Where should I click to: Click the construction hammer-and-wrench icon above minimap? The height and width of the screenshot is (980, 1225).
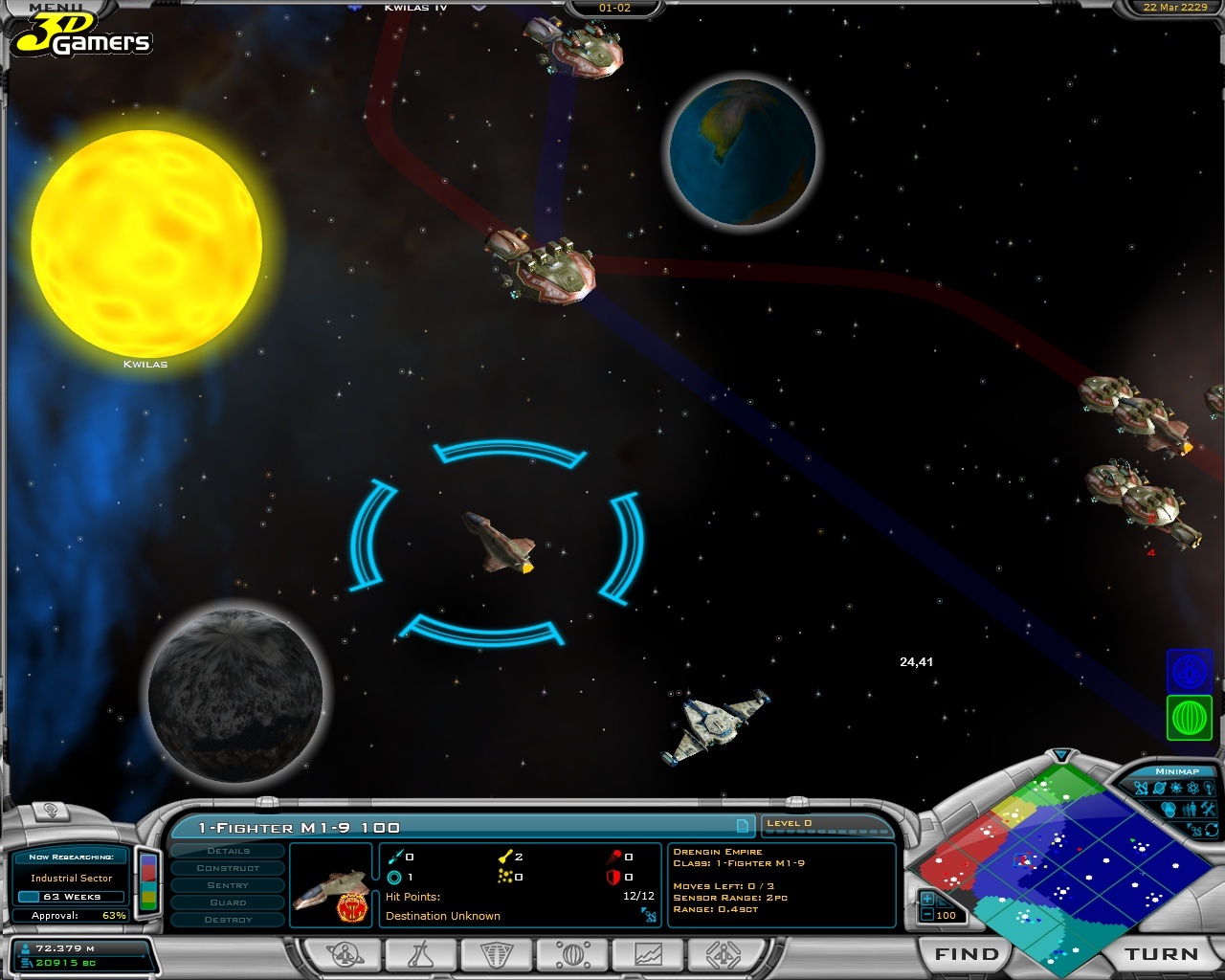click(1208, 809)
